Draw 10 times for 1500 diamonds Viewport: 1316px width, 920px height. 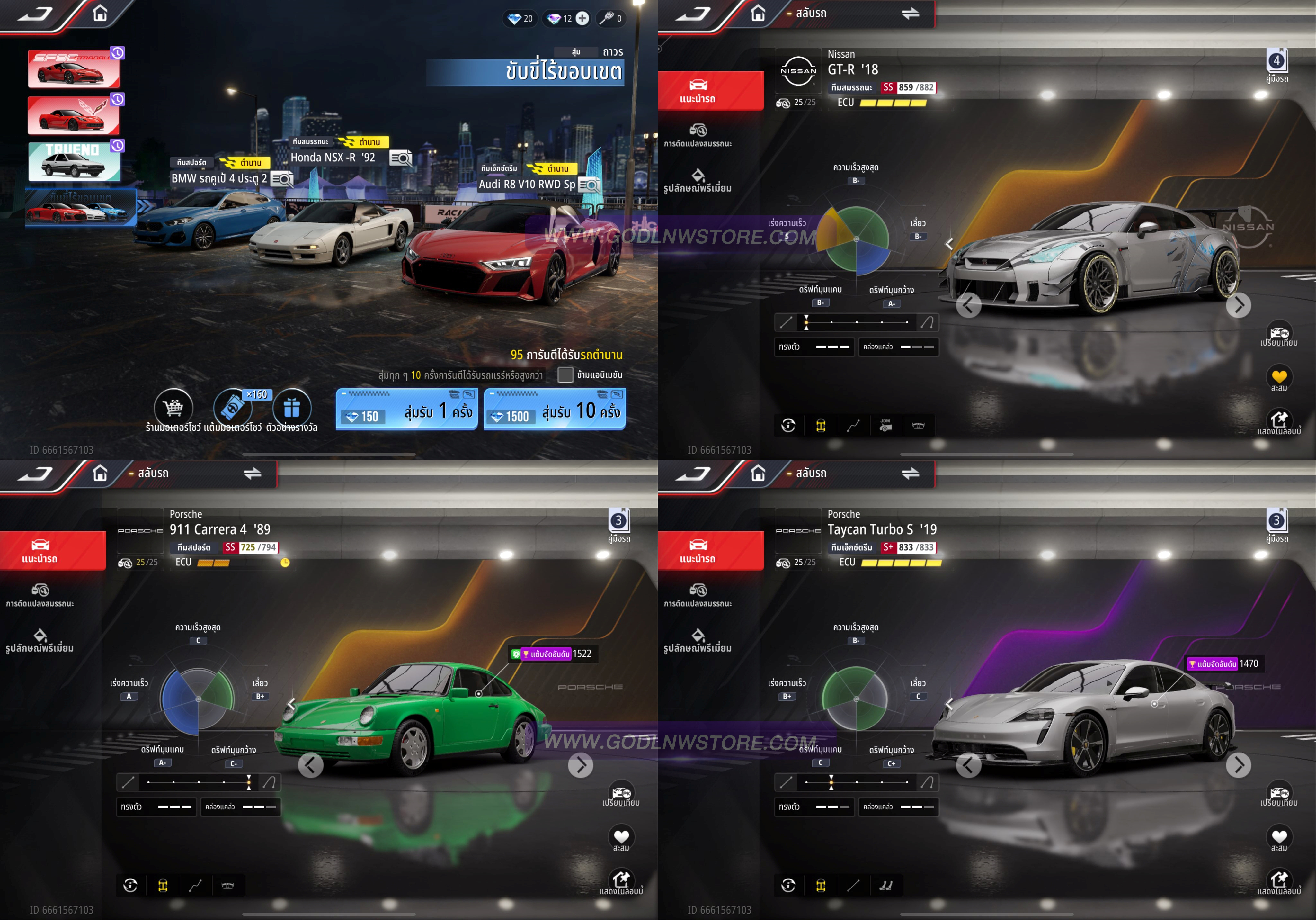tap(554, 410)
